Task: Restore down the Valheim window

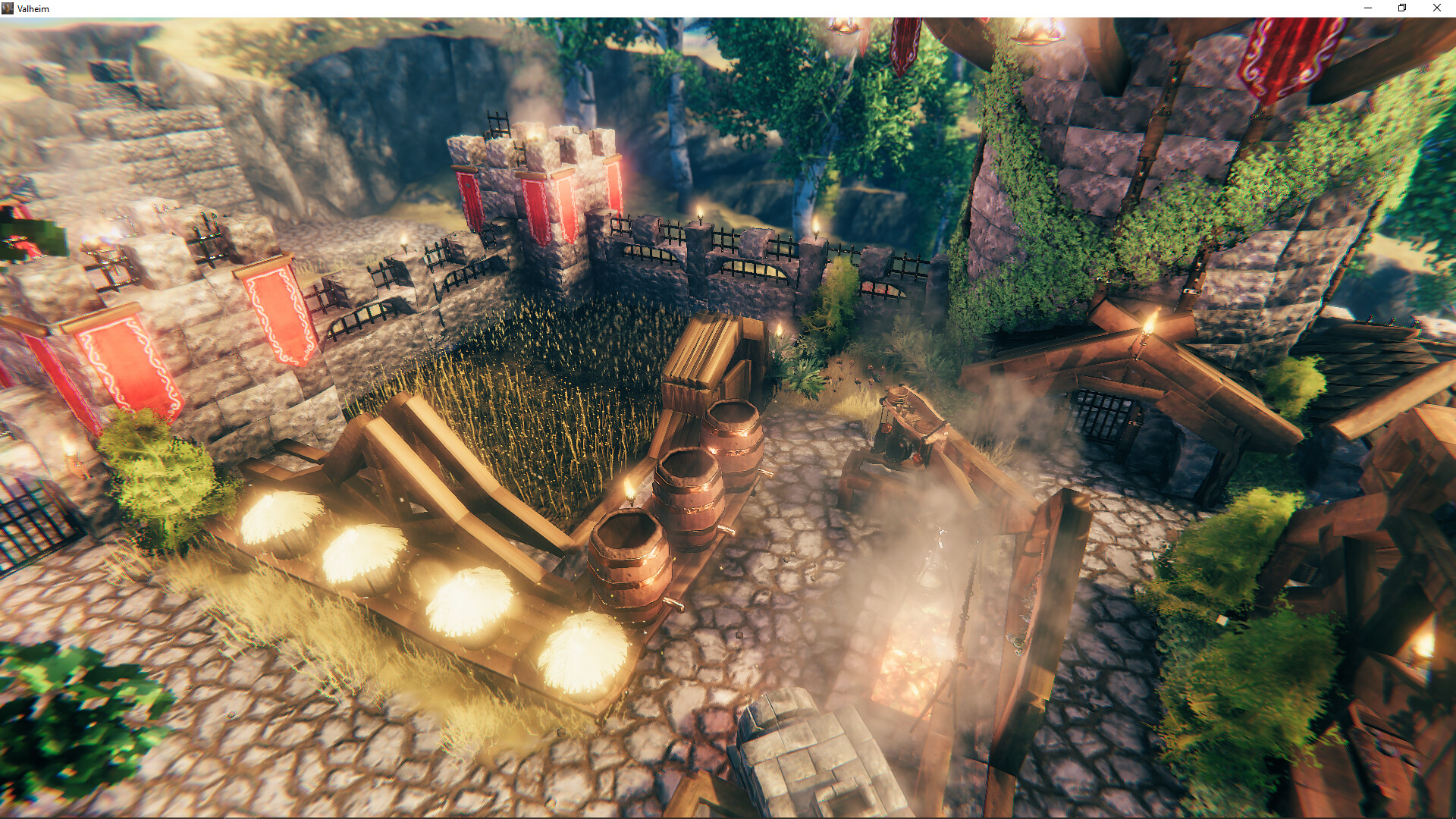Action: [1402, 8]
